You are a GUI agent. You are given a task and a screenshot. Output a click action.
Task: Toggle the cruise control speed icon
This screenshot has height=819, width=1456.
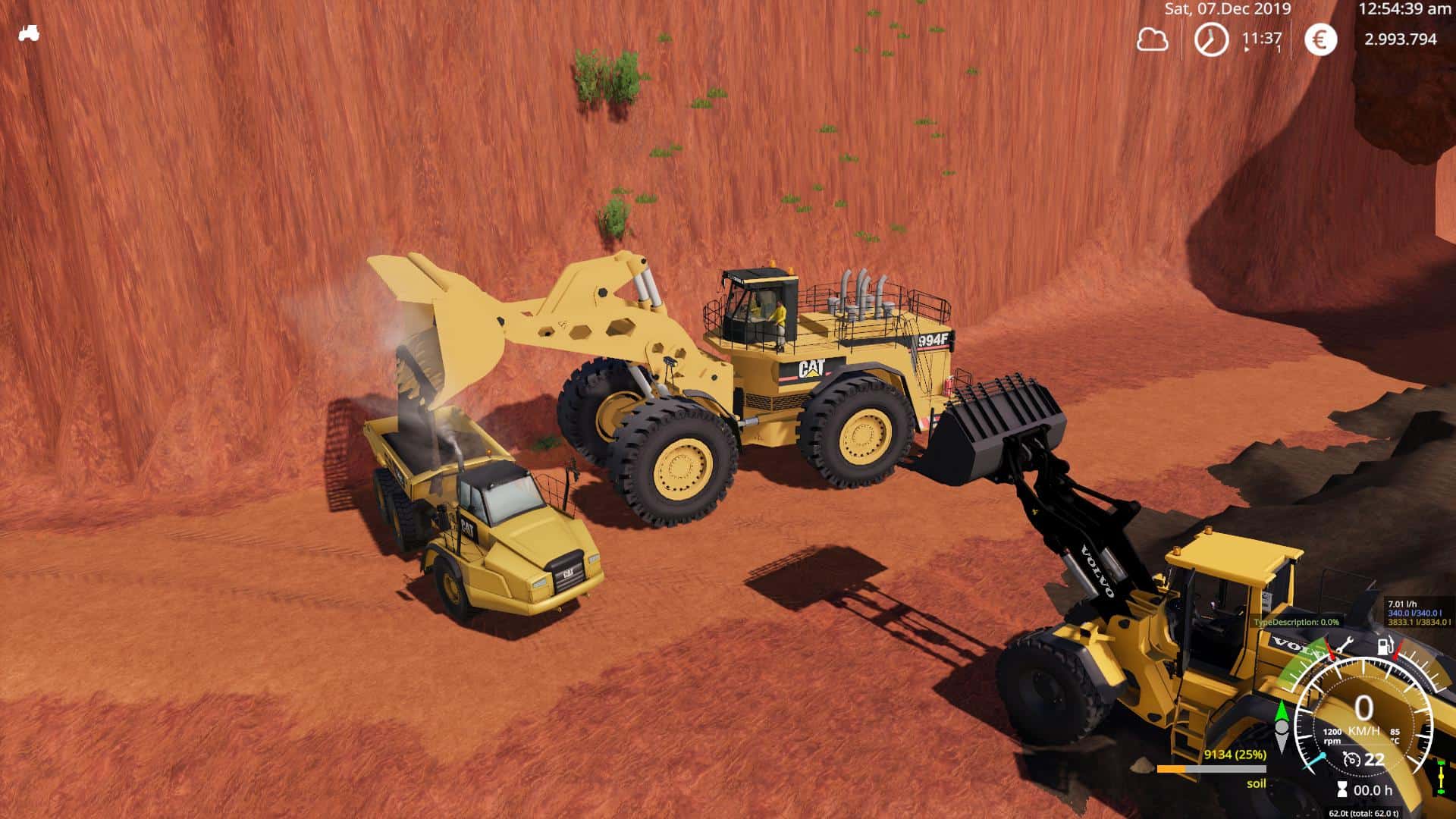pos(1351,759)
